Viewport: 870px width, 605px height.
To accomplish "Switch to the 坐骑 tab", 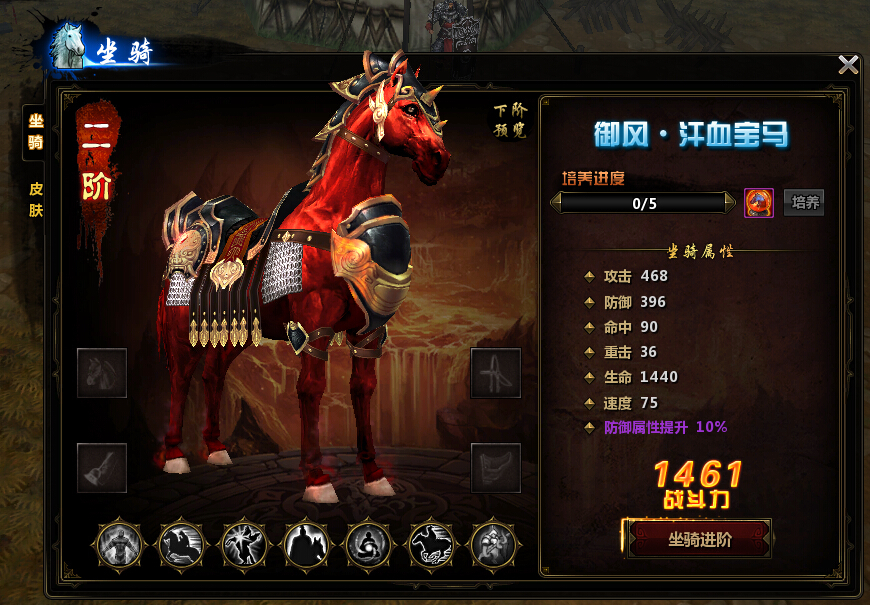I will pos(36,131).
